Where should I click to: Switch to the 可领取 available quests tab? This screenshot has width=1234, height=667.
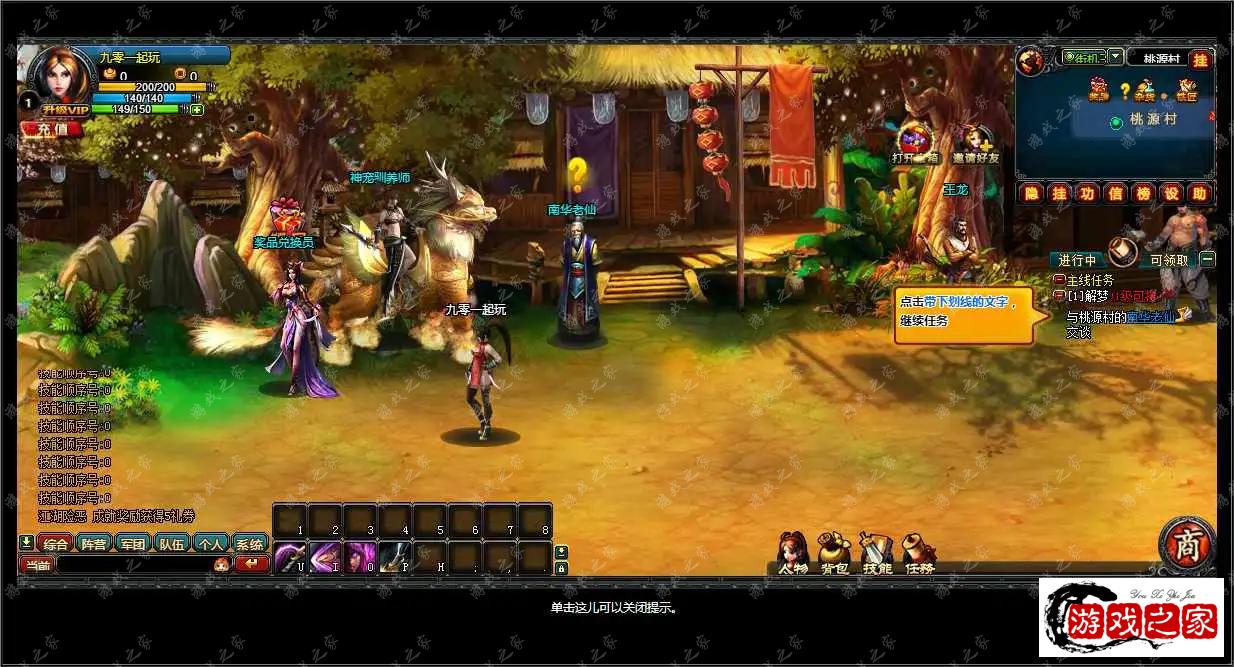[x=1168, y=260]
